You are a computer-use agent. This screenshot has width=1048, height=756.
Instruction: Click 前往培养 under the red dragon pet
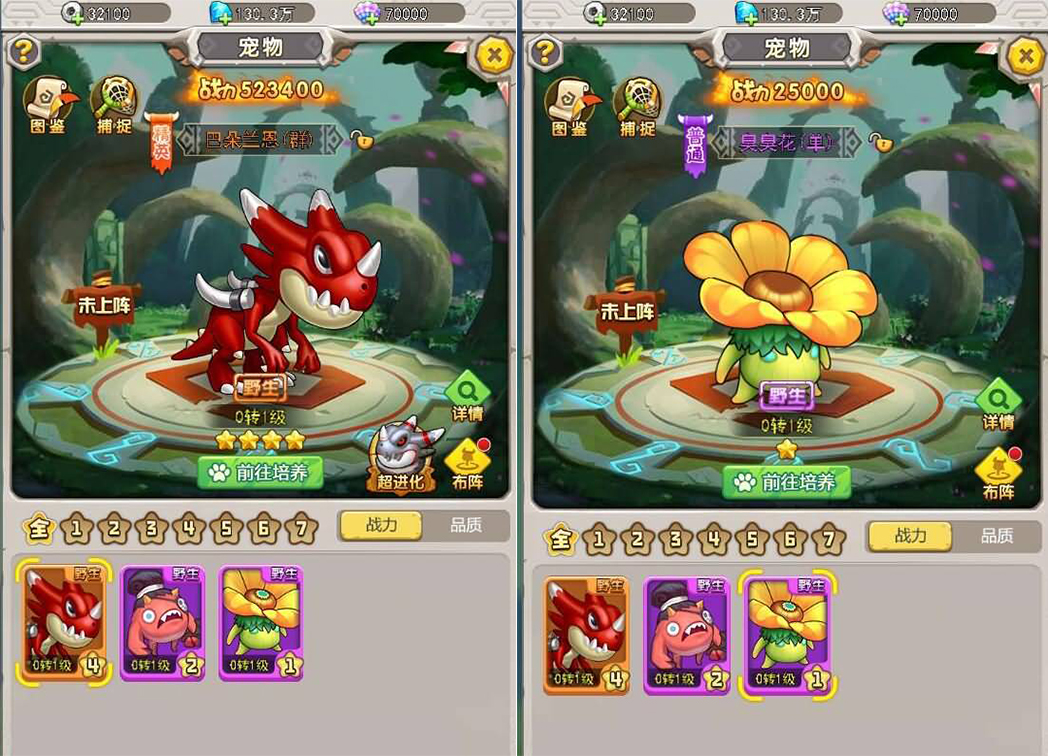point(260,472)
